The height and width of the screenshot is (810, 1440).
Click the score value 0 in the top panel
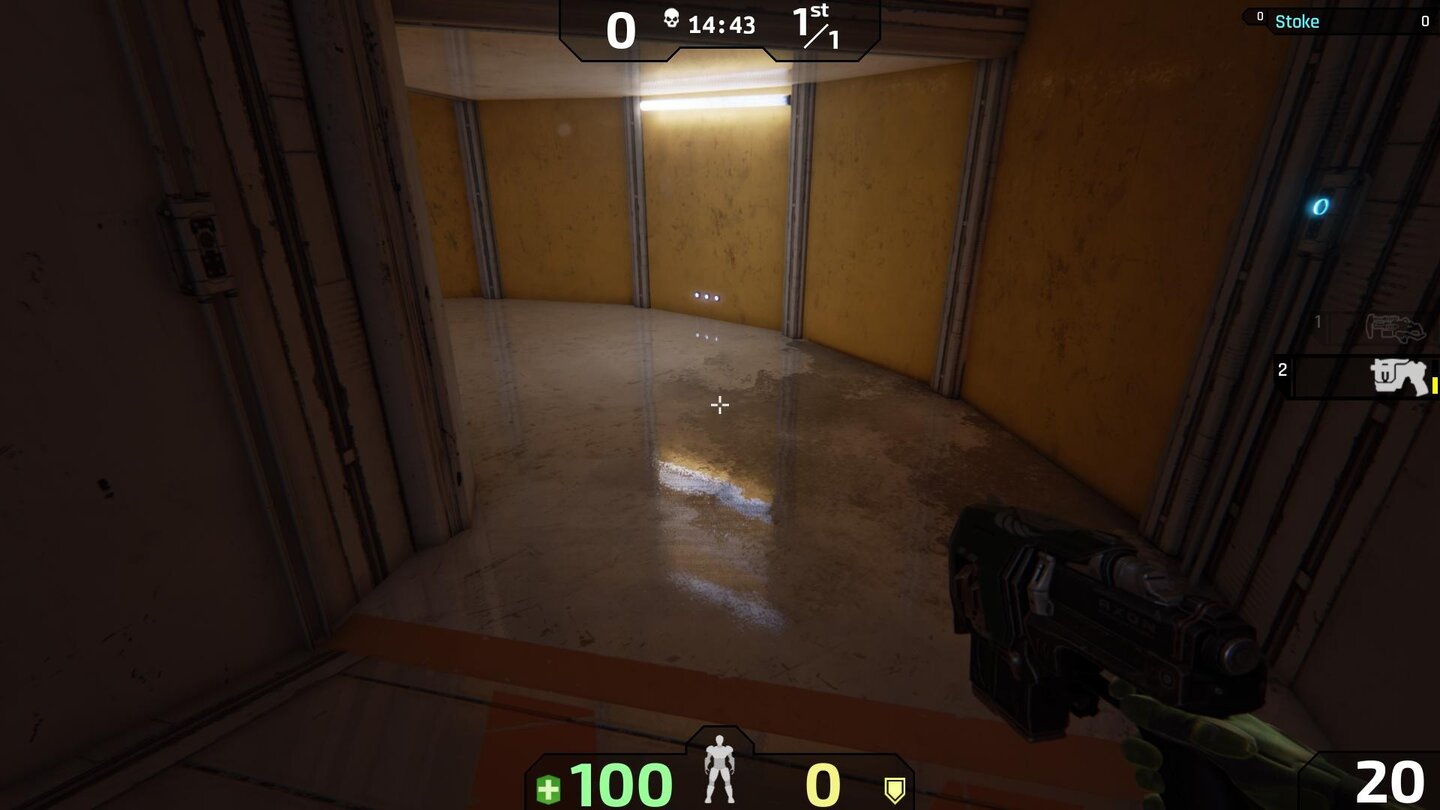tap(621, 31)
